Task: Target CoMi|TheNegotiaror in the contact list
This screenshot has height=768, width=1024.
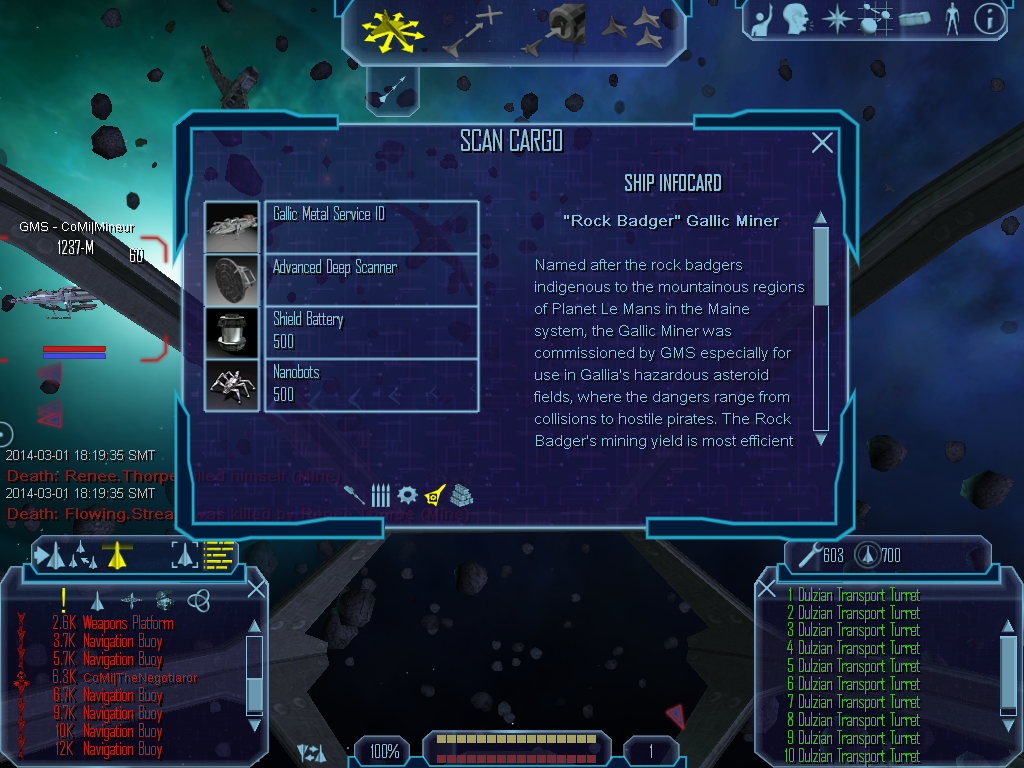Action: (140, 678)
